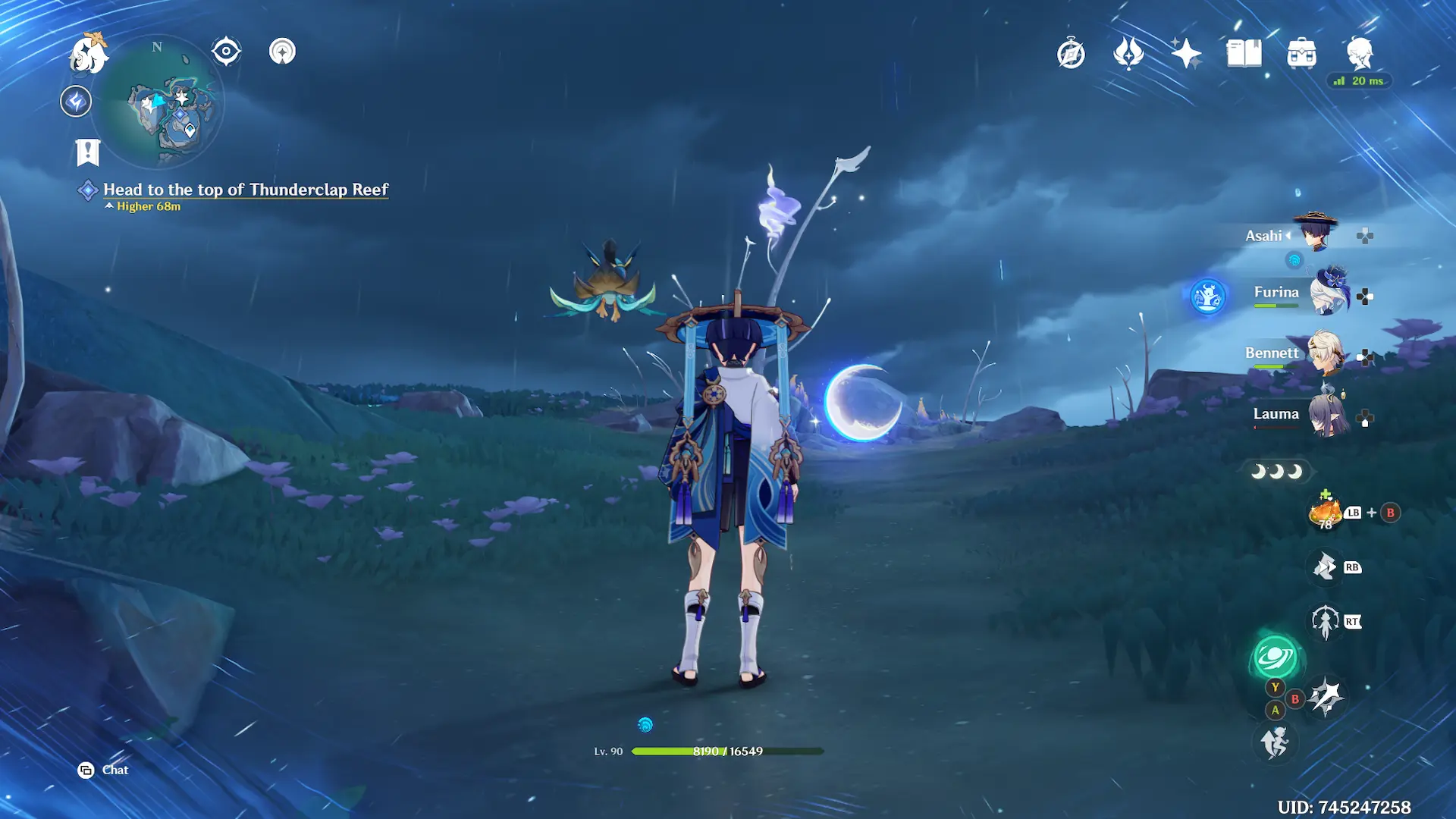Select the Thunderclap Reef quest tracker
The image size is (1456, 819).
click(x=245, y=190)
